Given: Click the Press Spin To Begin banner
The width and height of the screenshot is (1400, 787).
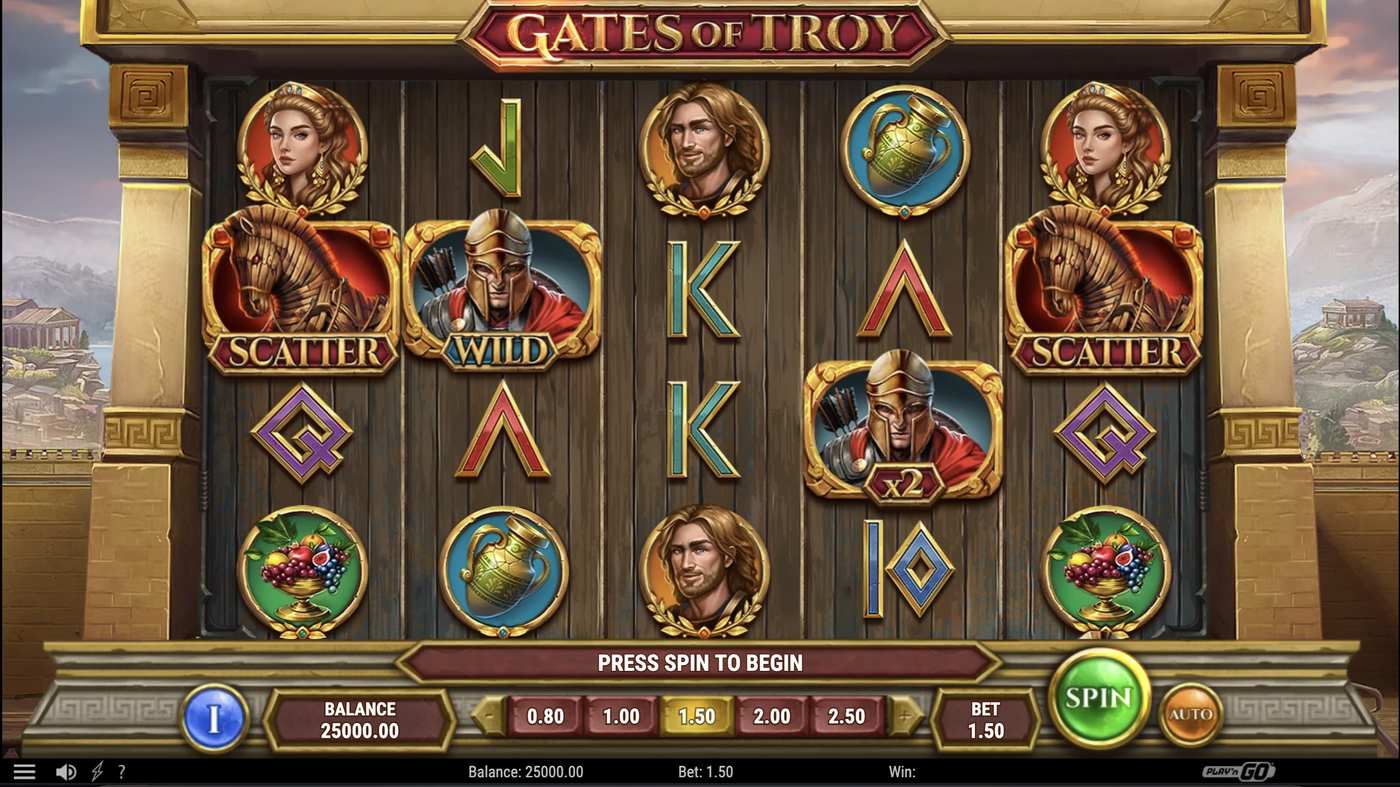Looking at the screenshot, I should tap(700, 662).
